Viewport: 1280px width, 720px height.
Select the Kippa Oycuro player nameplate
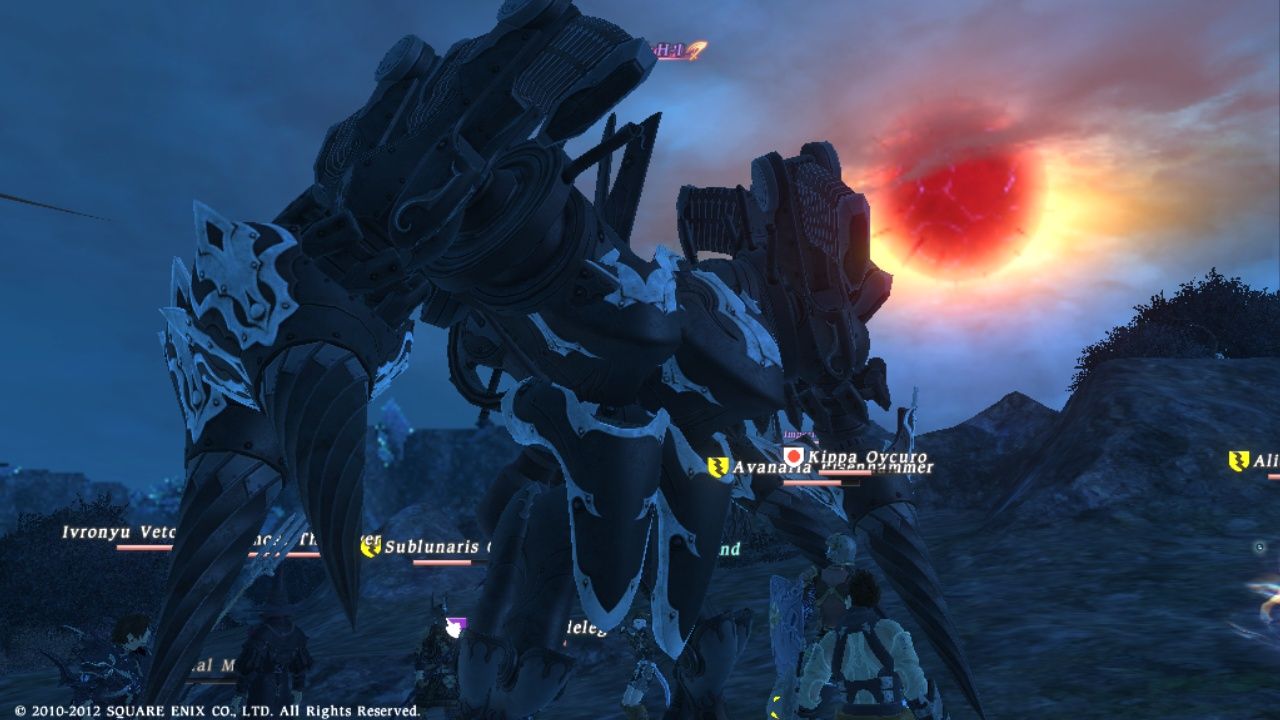pyautogui.click(x=866, y=457)
